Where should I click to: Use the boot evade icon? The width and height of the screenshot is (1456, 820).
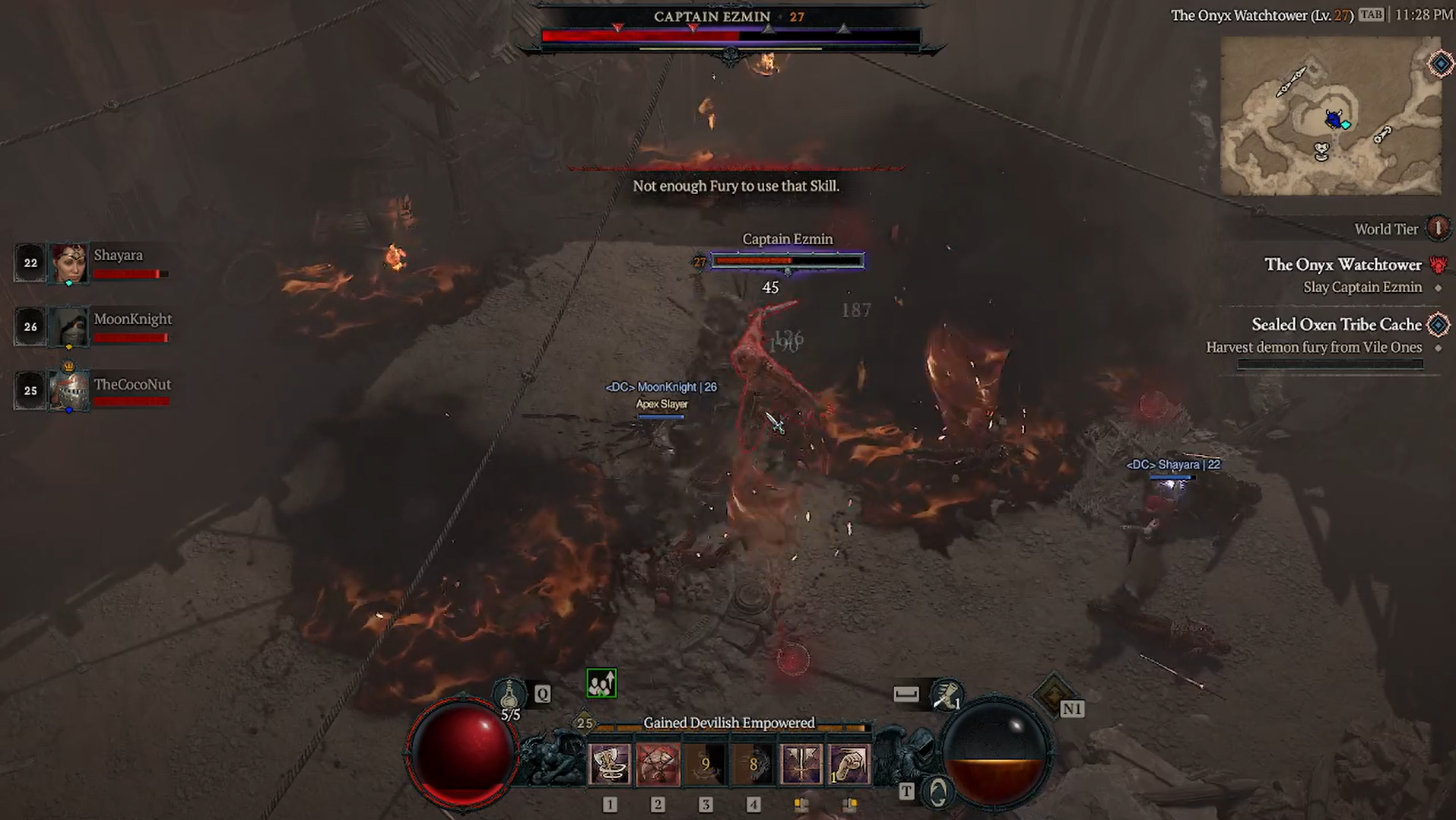tap(946, 695)
